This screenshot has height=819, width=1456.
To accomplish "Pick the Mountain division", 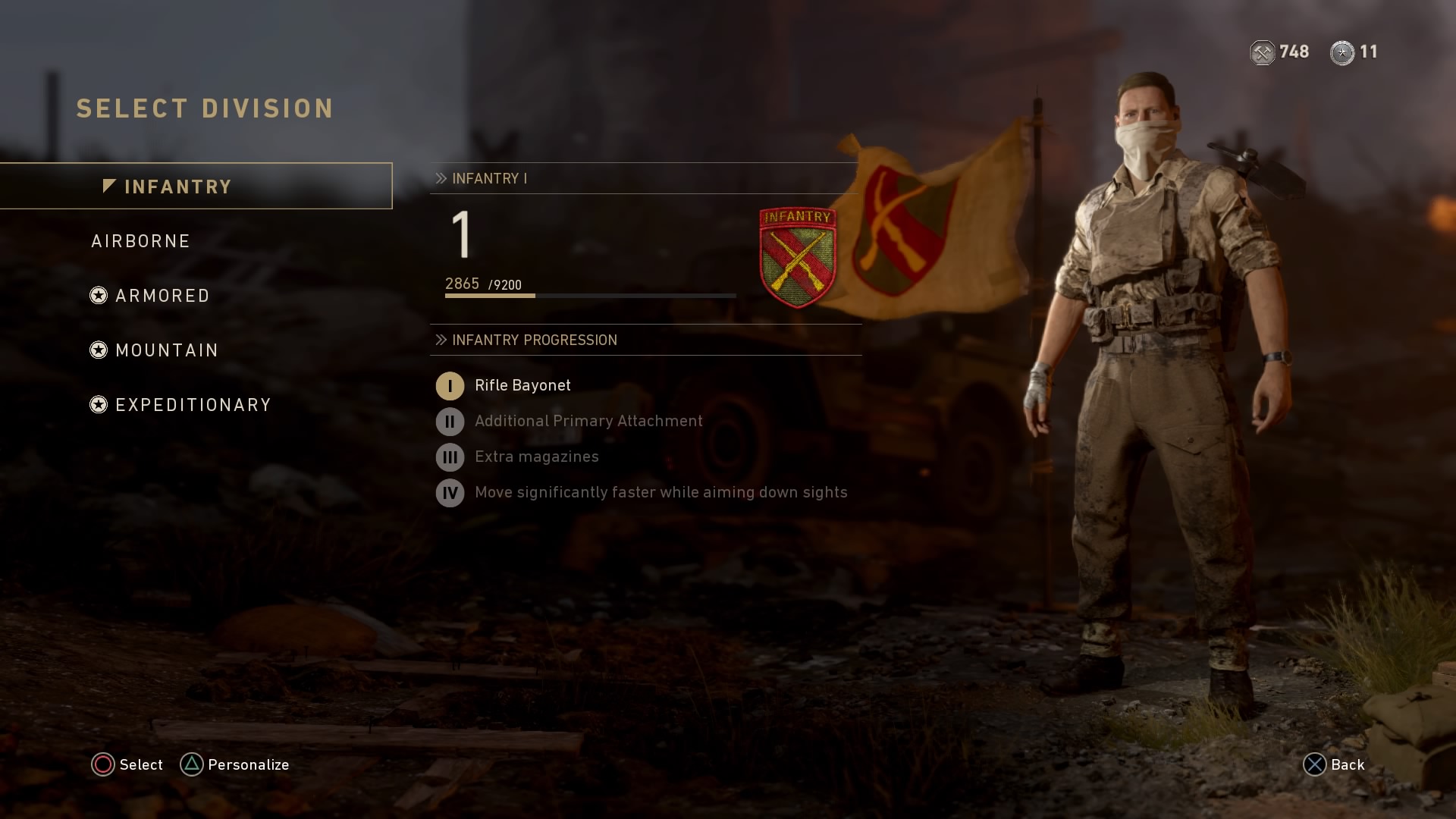I will (166, 350).
